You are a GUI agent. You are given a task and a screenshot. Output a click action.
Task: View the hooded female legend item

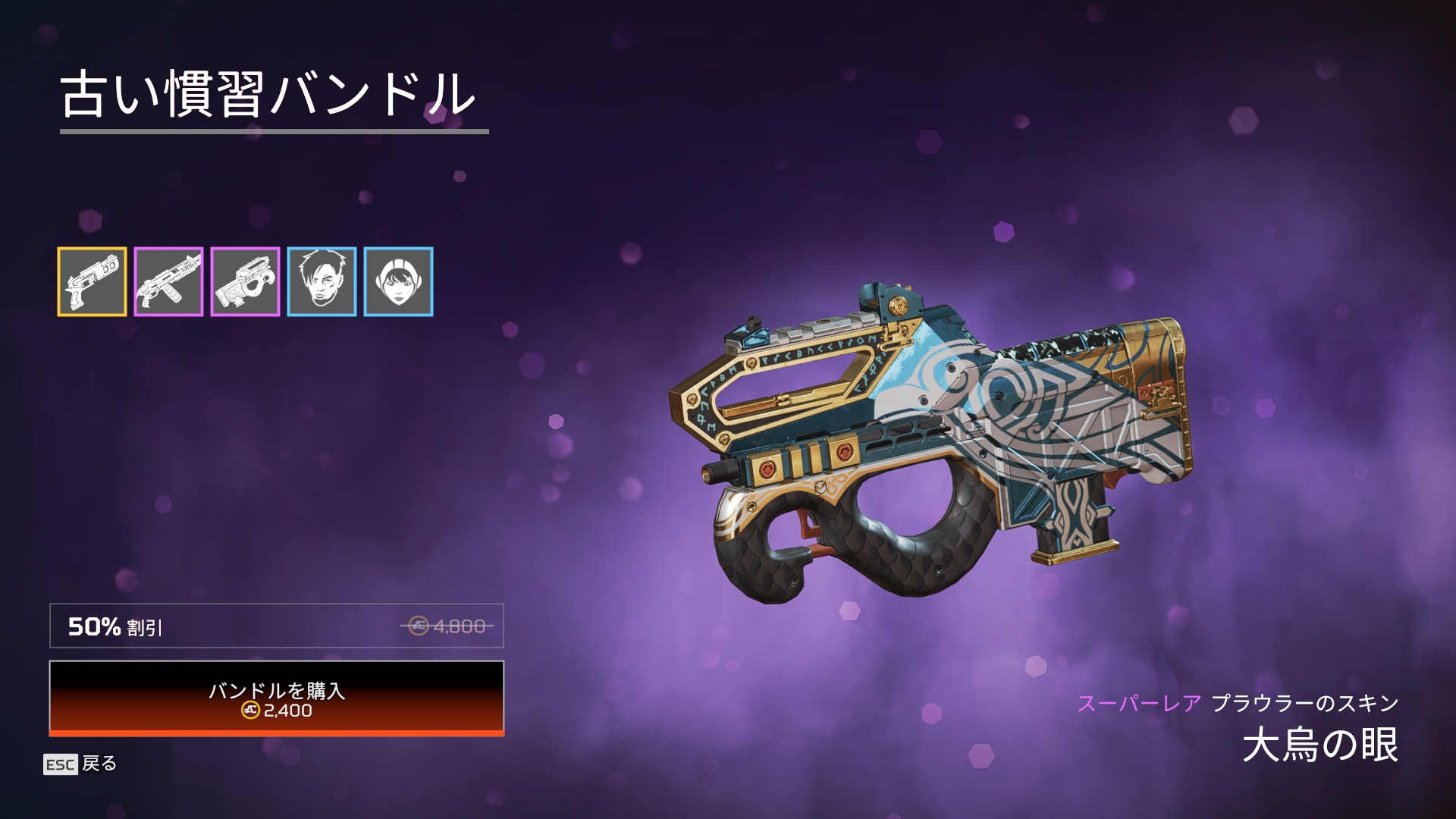click(398, 281)
